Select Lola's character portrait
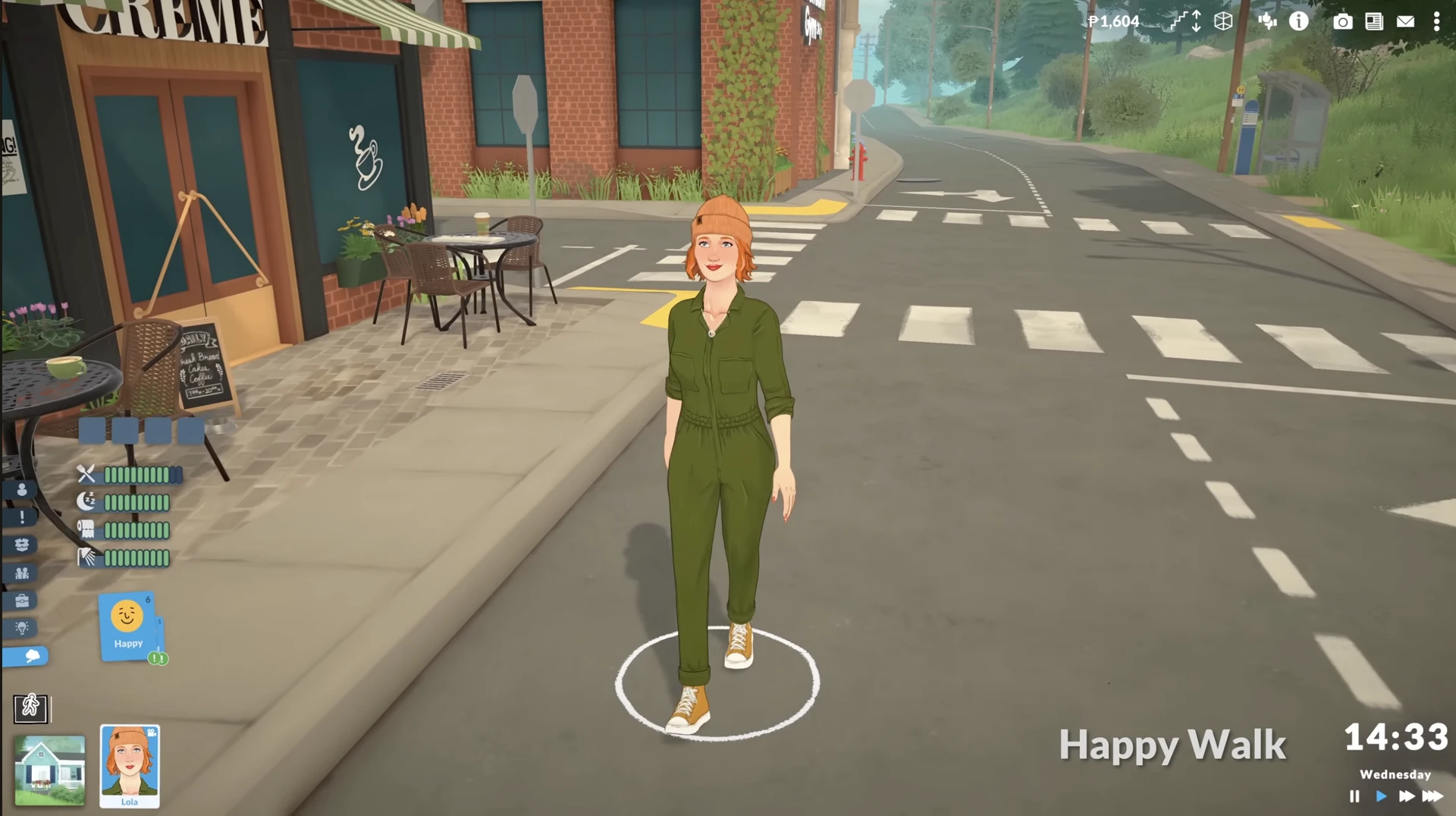 click(x=130, y=764)
